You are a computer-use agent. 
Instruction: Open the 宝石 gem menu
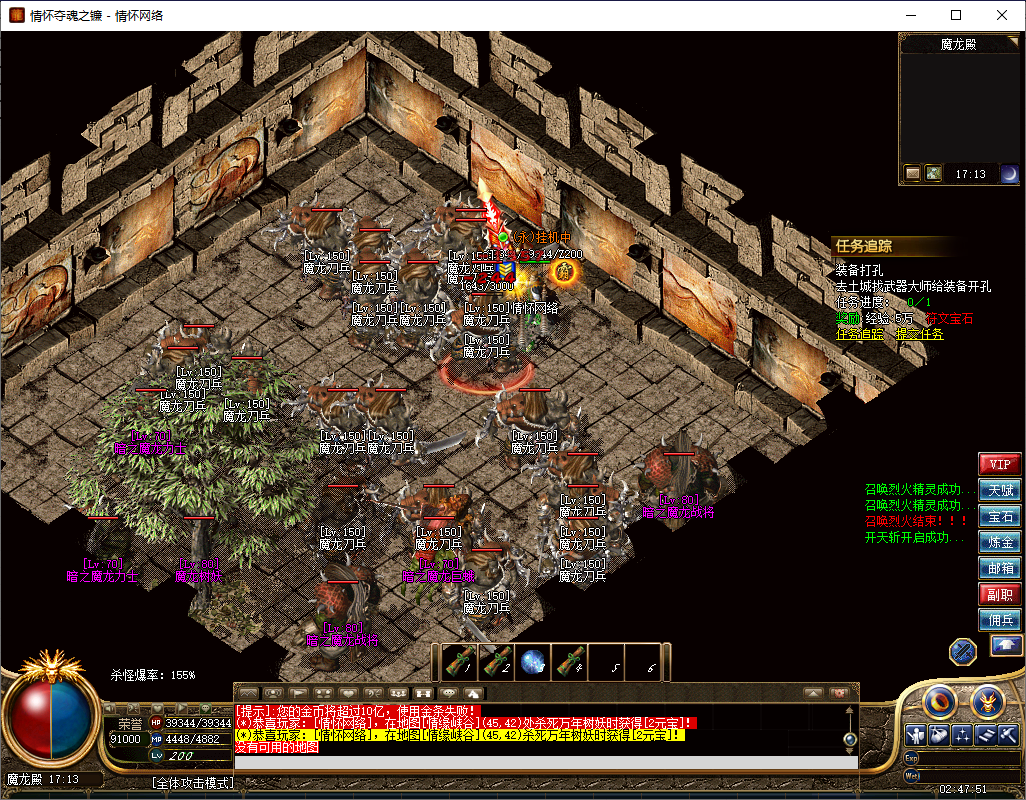pyautogui.click(x=999, y=516)
